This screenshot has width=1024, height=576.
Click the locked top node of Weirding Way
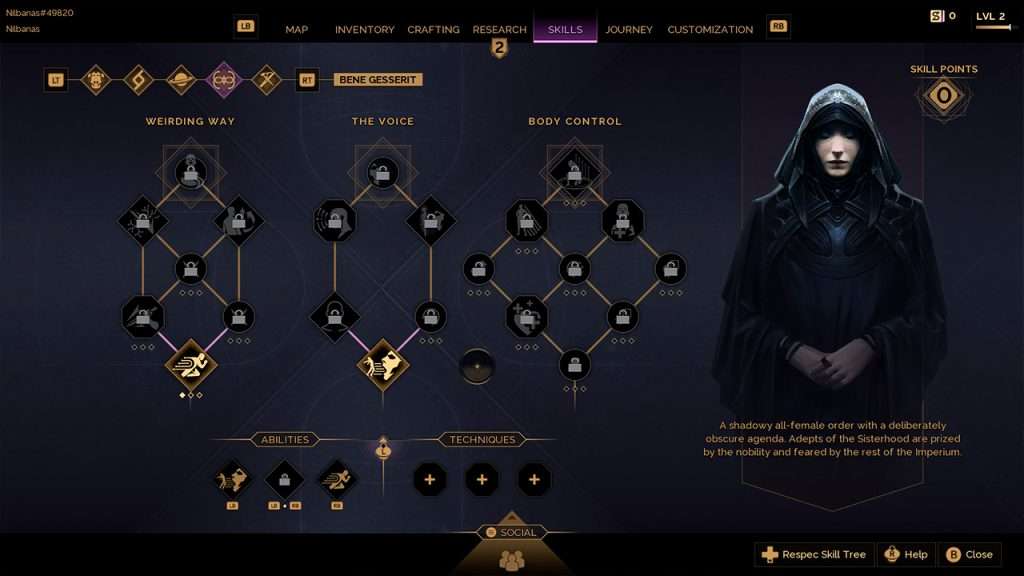190,173
